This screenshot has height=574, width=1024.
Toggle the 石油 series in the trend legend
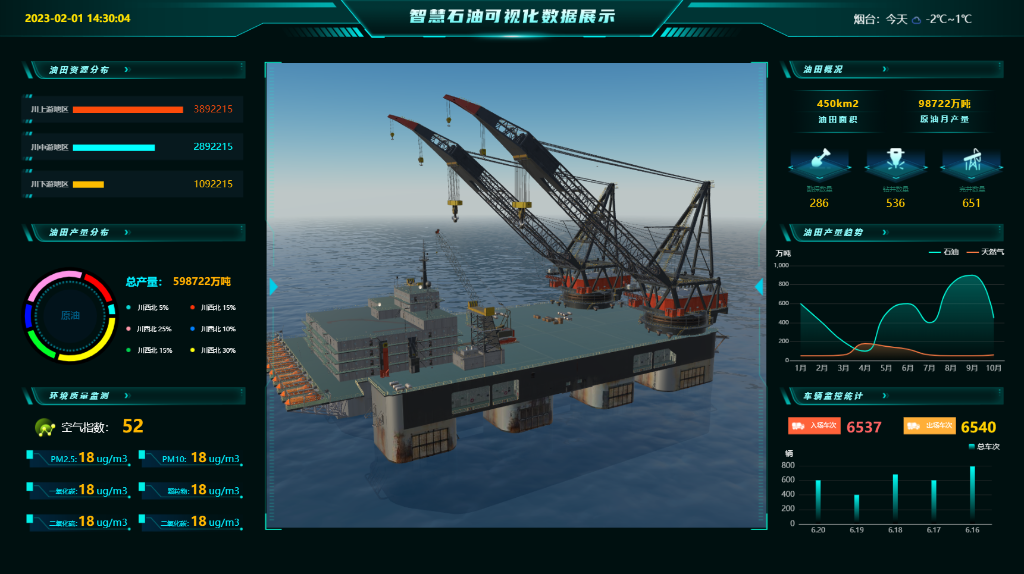(x=943, y=251)
